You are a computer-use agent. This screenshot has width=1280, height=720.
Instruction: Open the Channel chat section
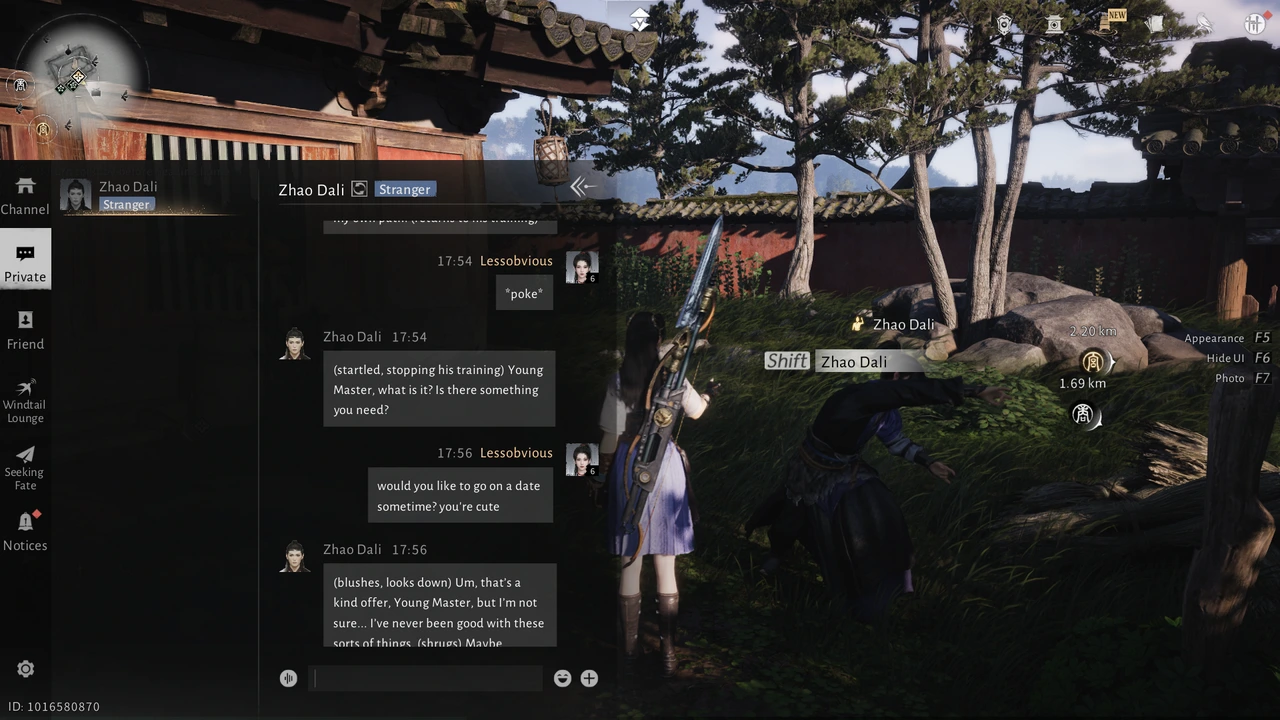click(x=25, y=196)
